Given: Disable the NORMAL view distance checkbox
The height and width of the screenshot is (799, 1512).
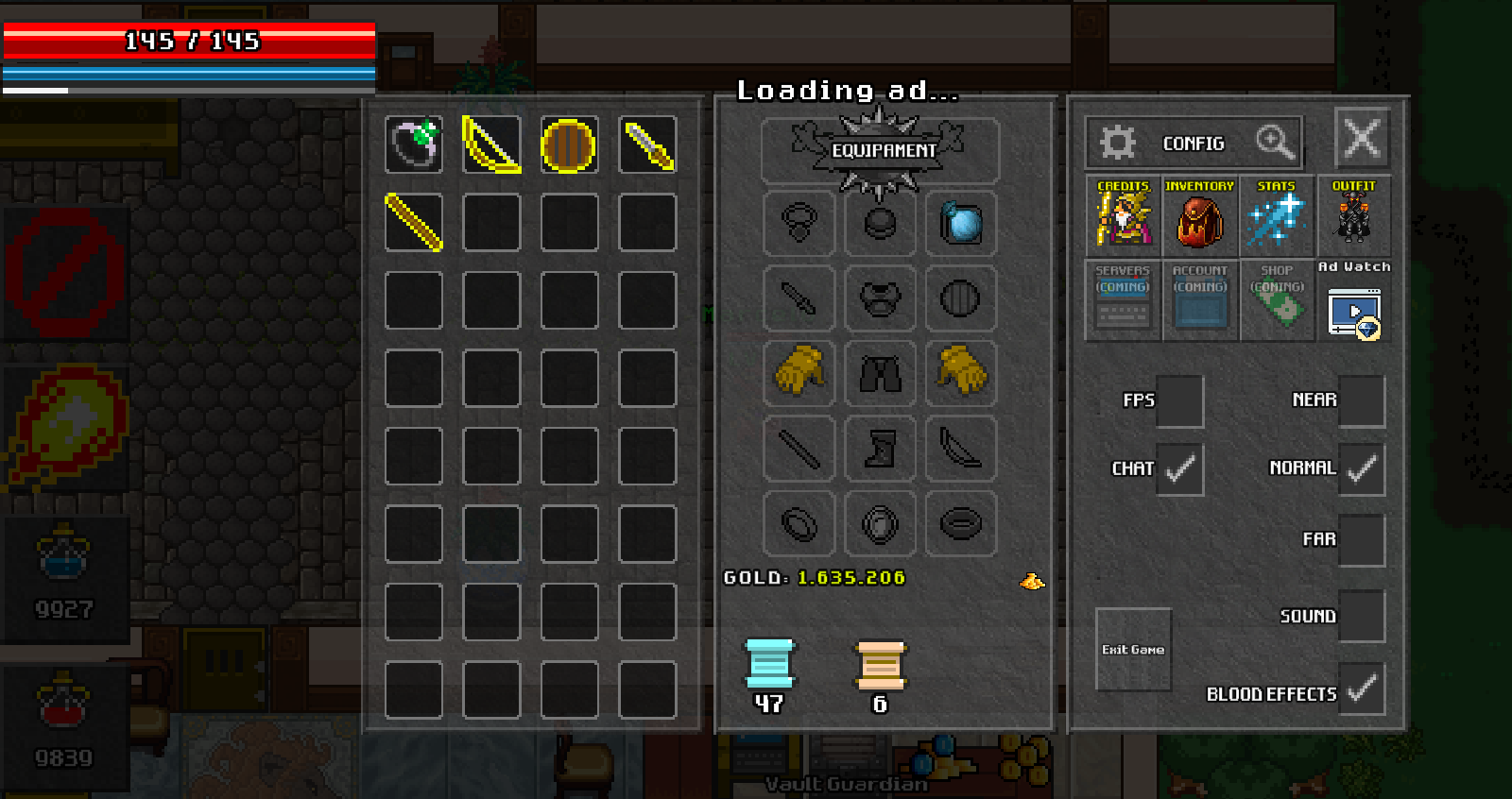Looking at the screenshot, I should tap(1362, 468).
